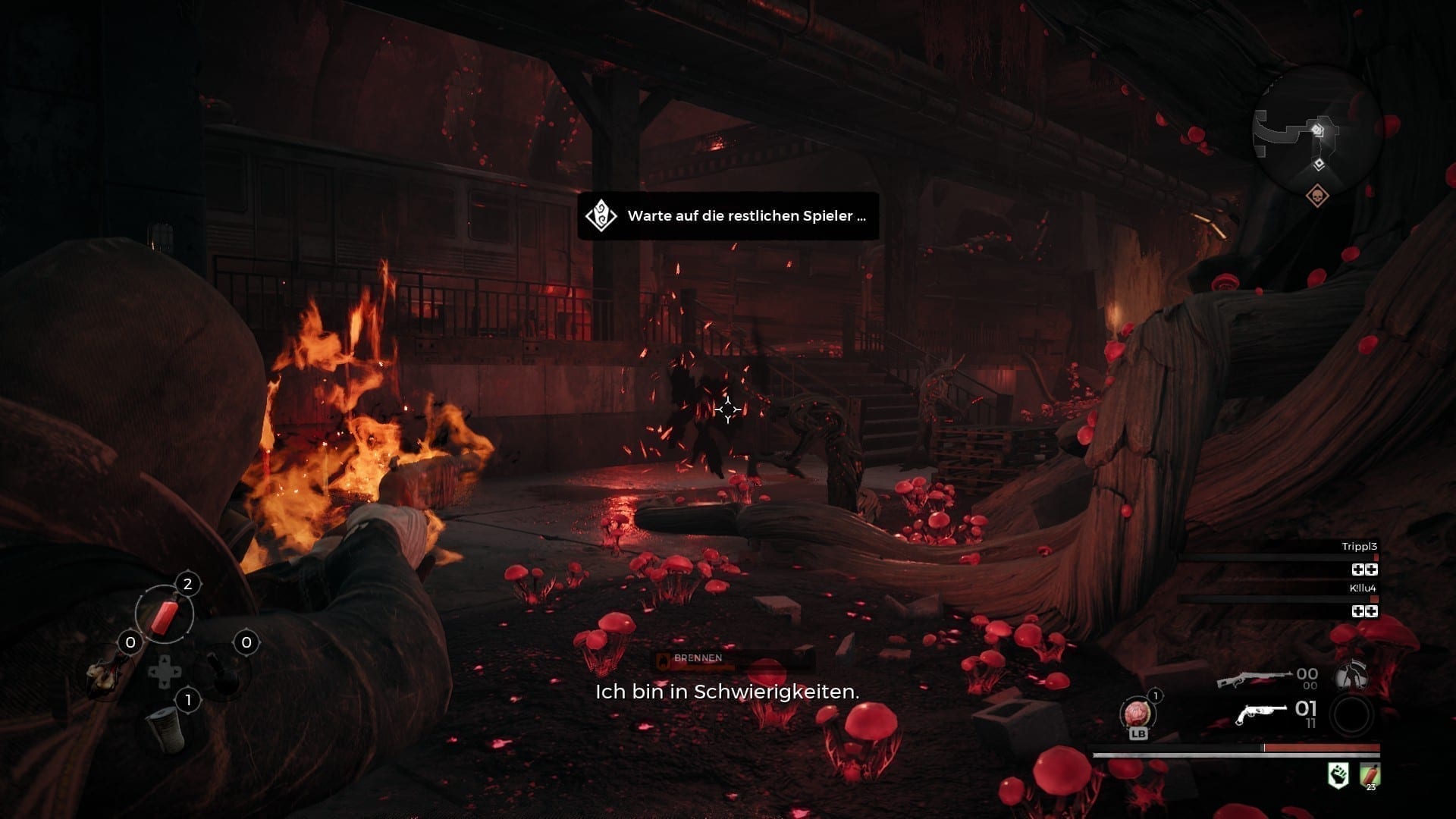The image size is (1456, 819).
Task: Select the revolver handgun weapon icon
Action: pos(1261,714)
